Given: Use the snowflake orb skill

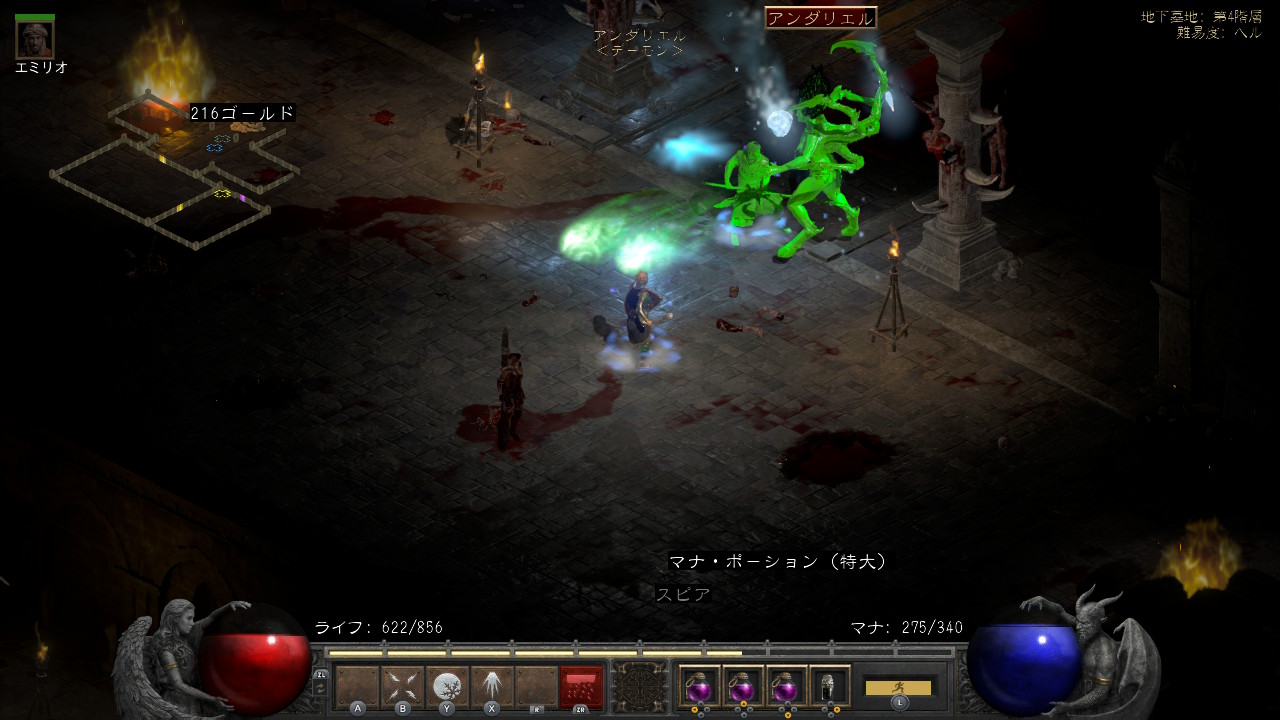Looking at the screenshot, I should [447, 686].
